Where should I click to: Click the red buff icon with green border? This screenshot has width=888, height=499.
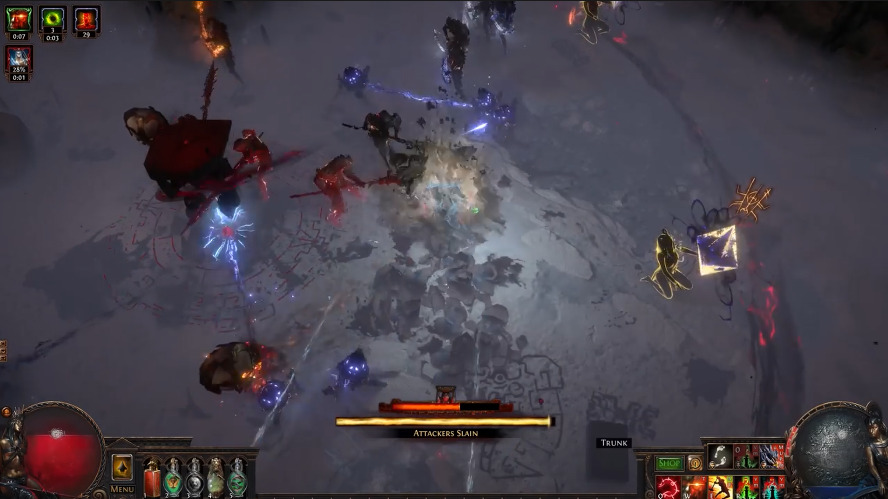click(x=19, y=18)
